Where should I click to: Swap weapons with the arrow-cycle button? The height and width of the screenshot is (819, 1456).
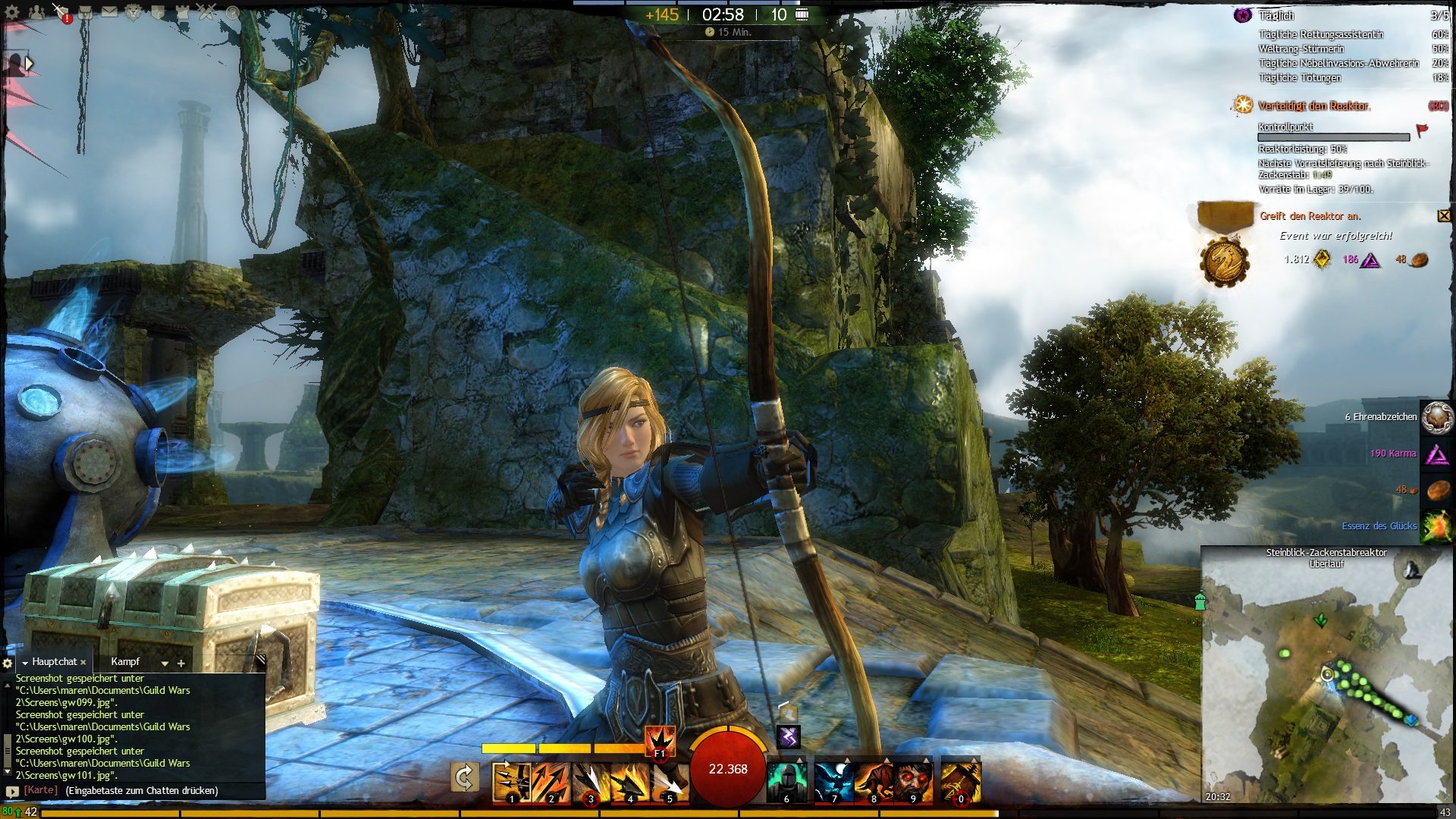464,778
